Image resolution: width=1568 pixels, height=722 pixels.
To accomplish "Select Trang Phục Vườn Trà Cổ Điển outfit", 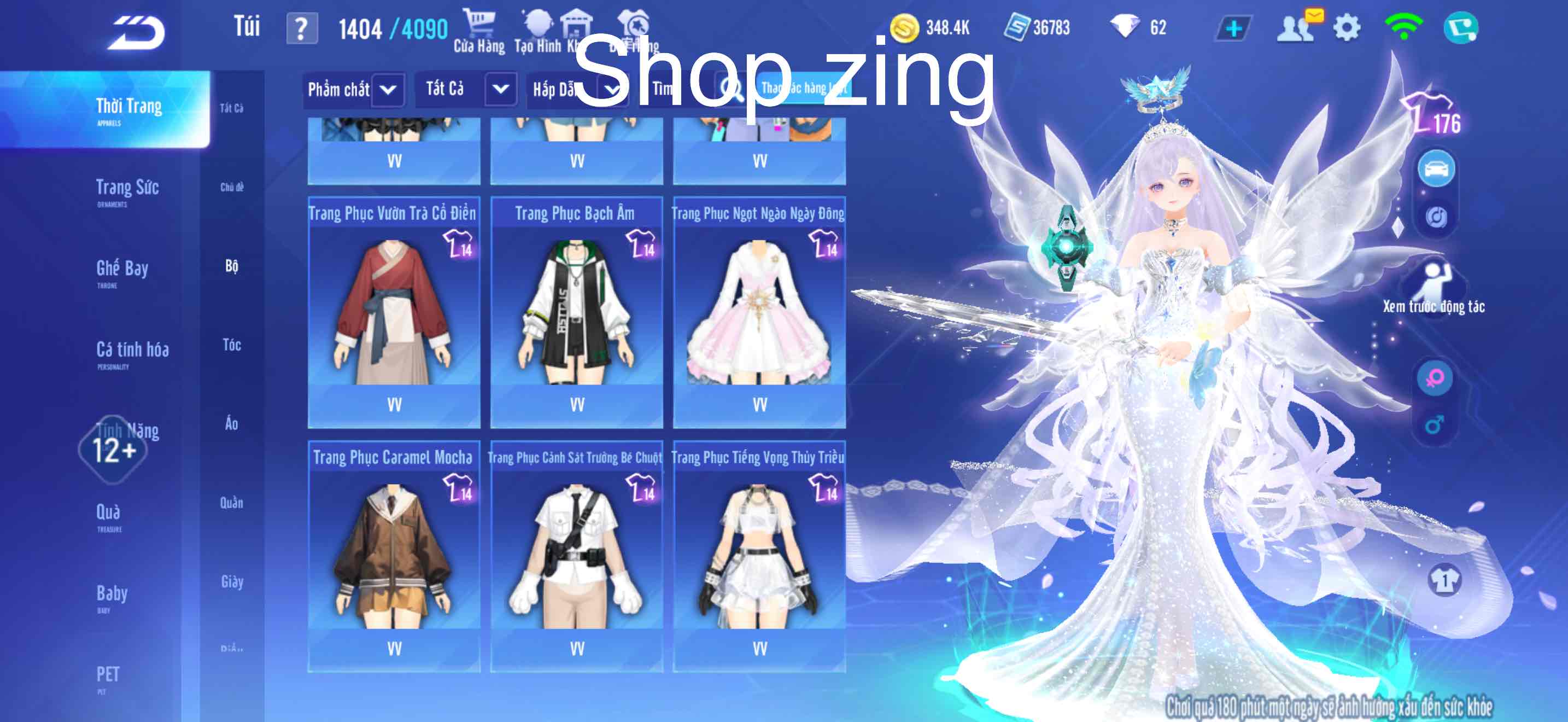I will pos(394,312).
